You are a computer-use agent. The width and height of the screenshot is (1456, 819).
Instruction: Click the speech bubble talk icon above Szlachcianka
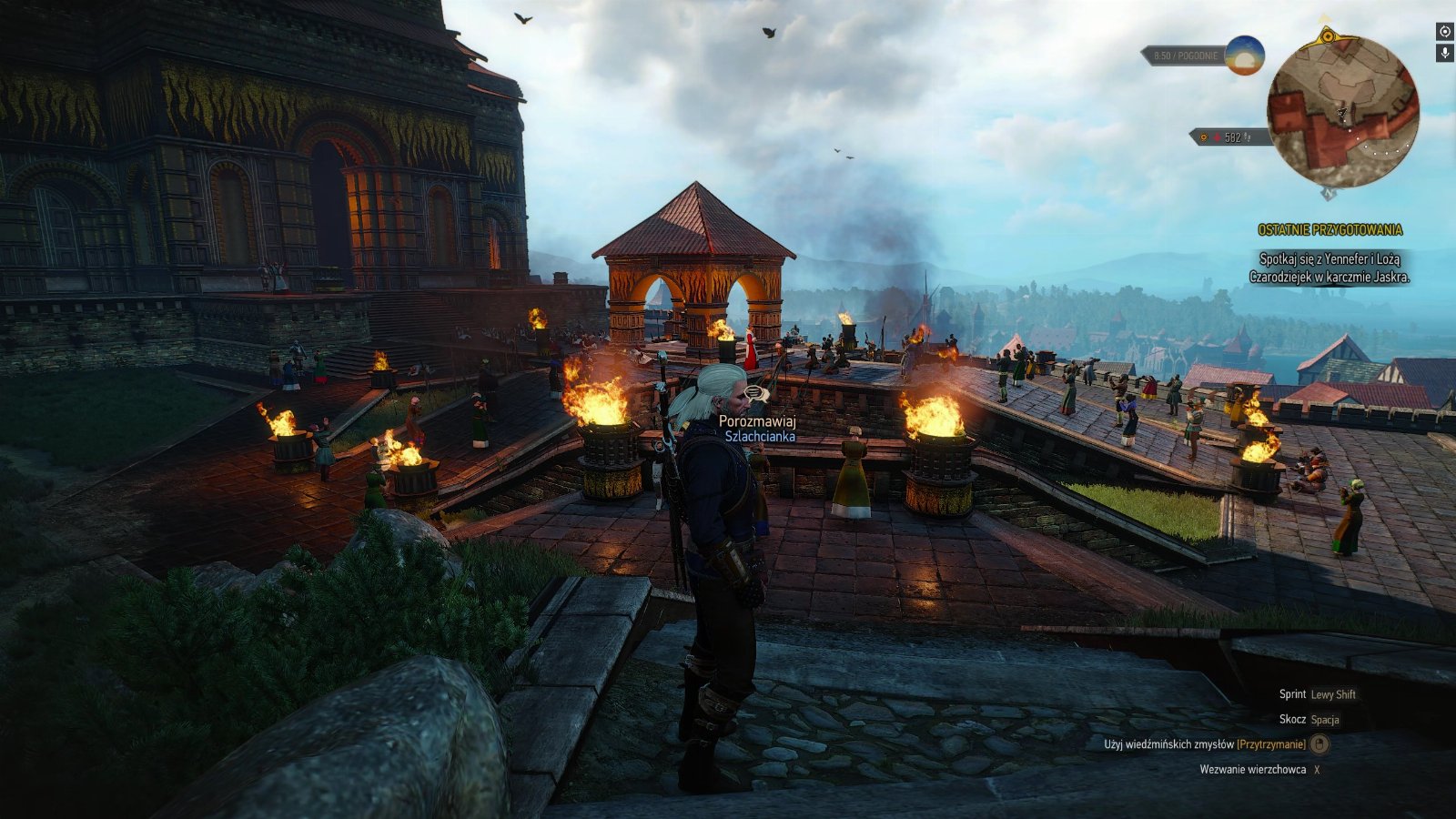[754, 394]
